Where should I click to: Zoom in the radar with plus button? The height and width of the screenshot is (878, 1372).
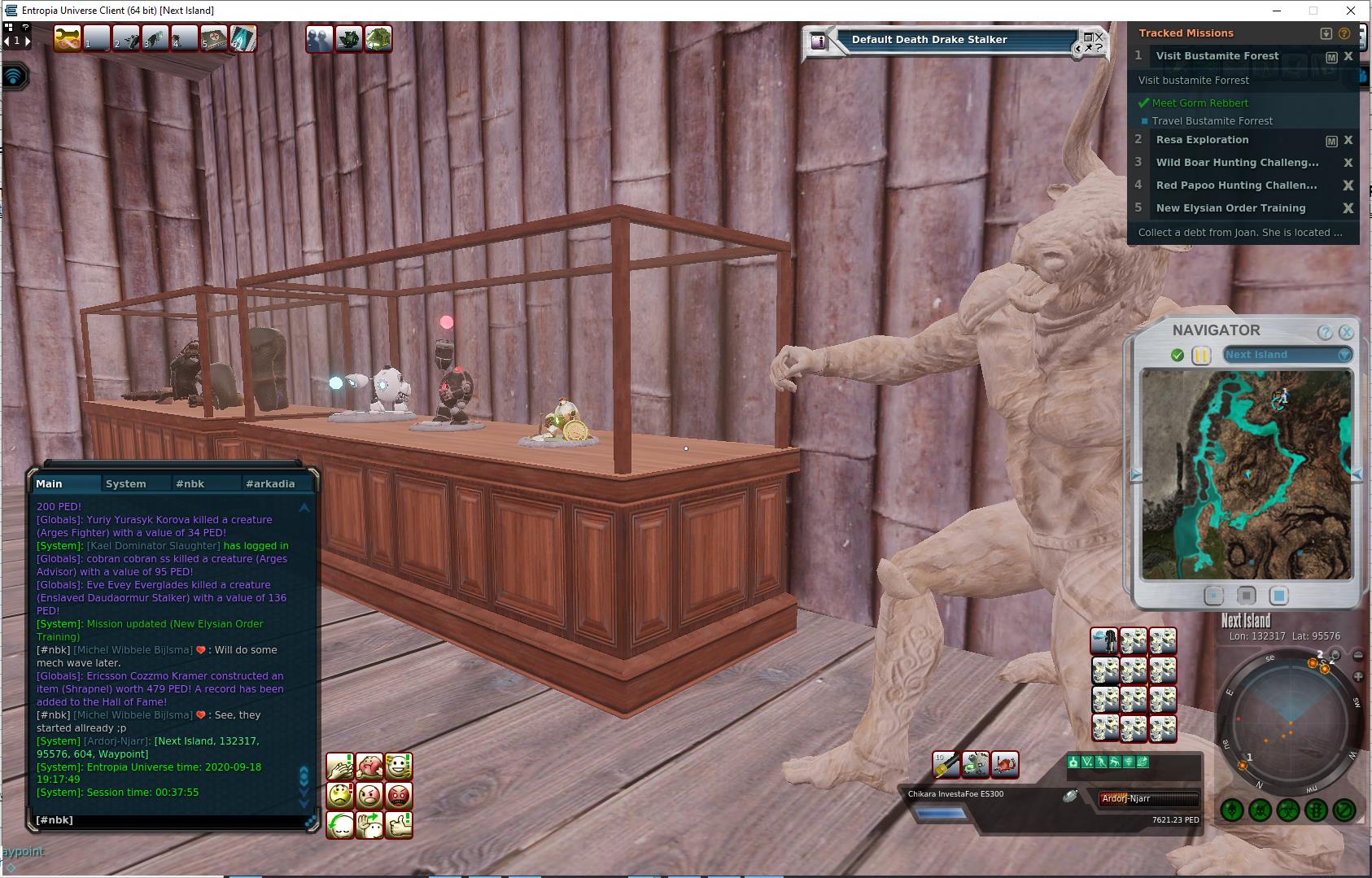1358,676
